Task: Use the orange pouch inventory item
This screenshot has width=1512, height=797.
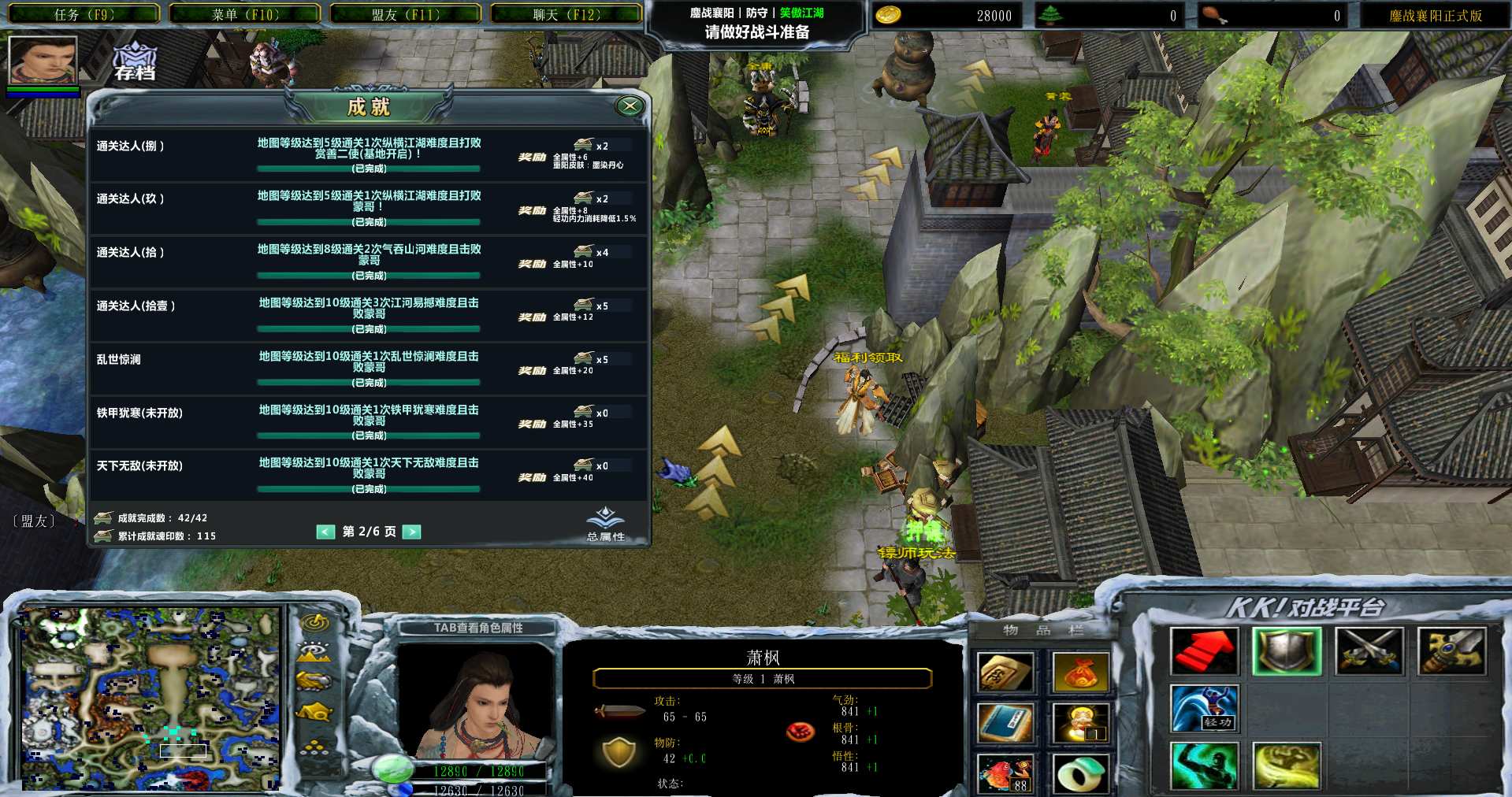Action: click(x=1080, y=673)
